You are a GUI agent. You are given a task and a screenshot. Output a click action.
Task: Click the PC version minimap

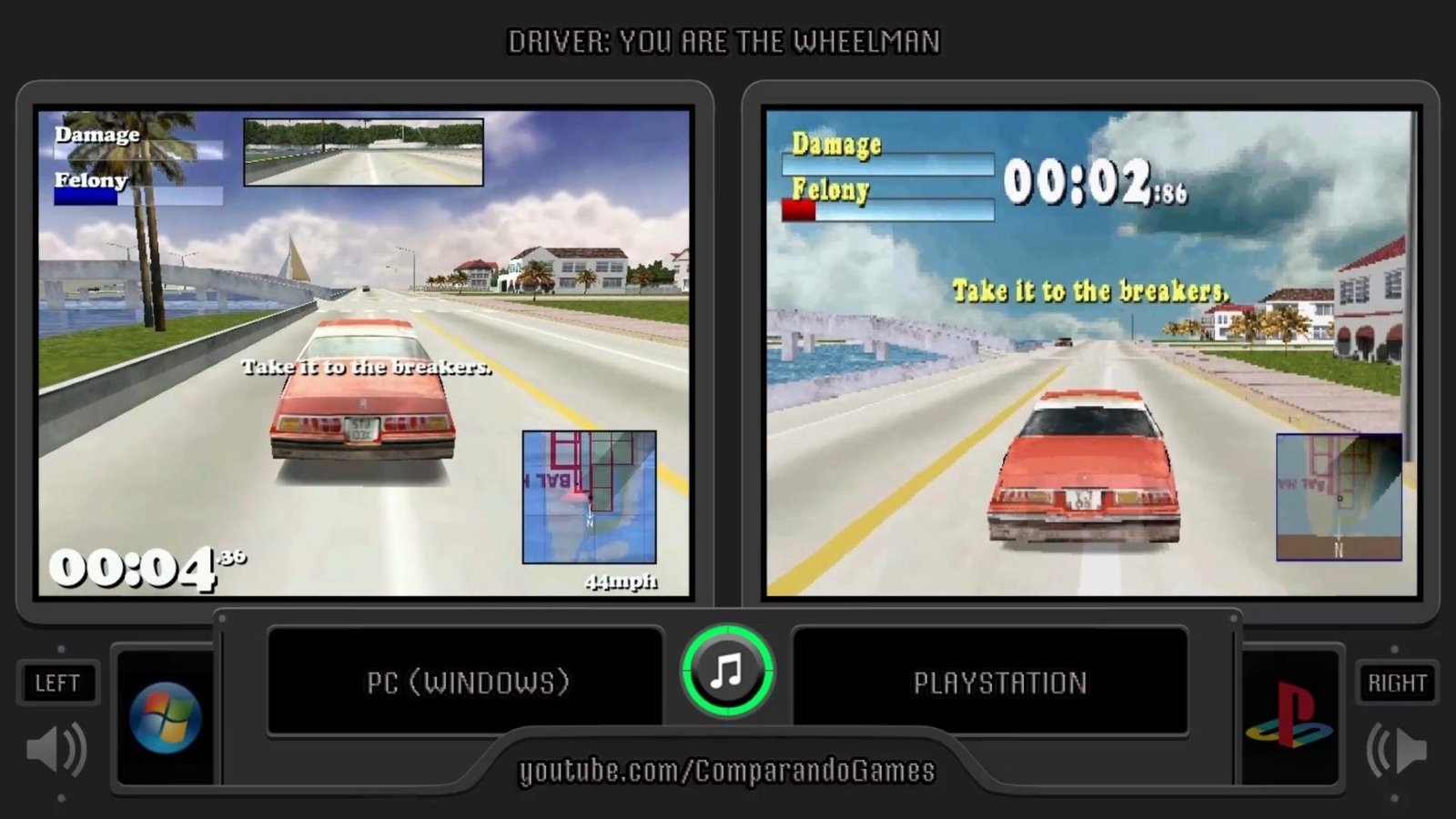click(589, 497)
